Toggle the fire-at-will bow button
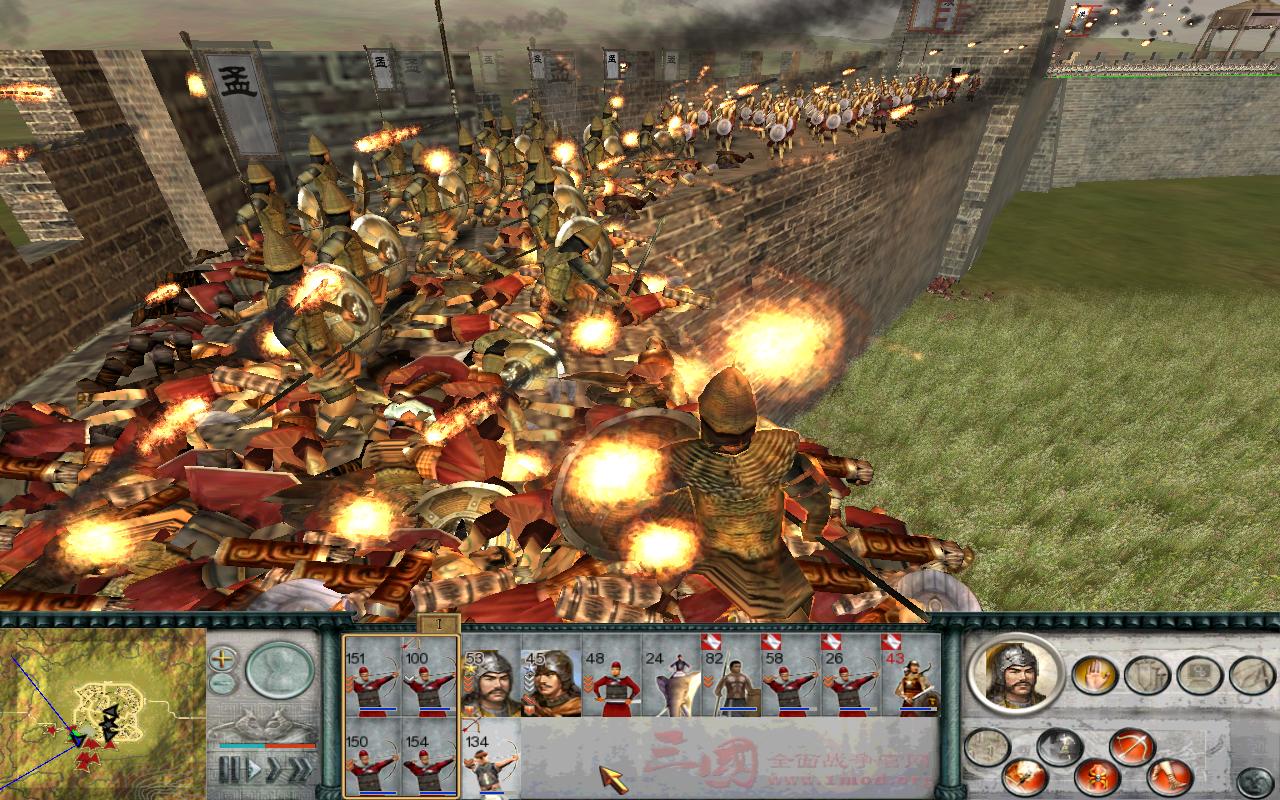The height and width of the screenshot is (800, 1280). pos(1130,748)
